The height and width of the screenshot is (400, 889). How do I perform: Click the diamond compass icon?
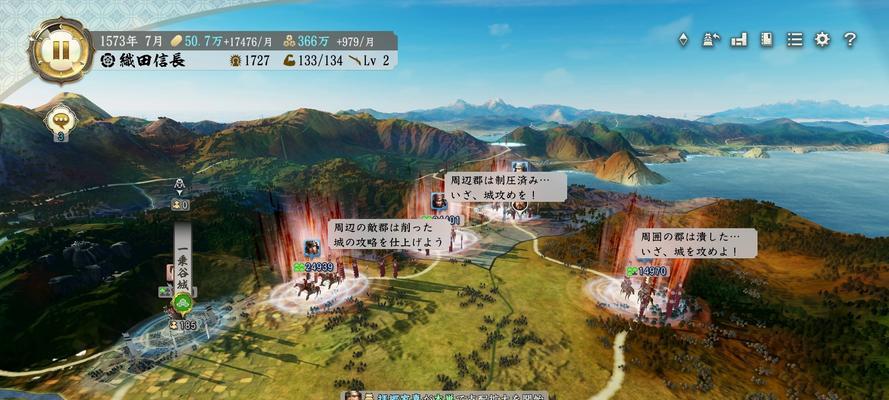pyautogui.click(x=683, y=39)
